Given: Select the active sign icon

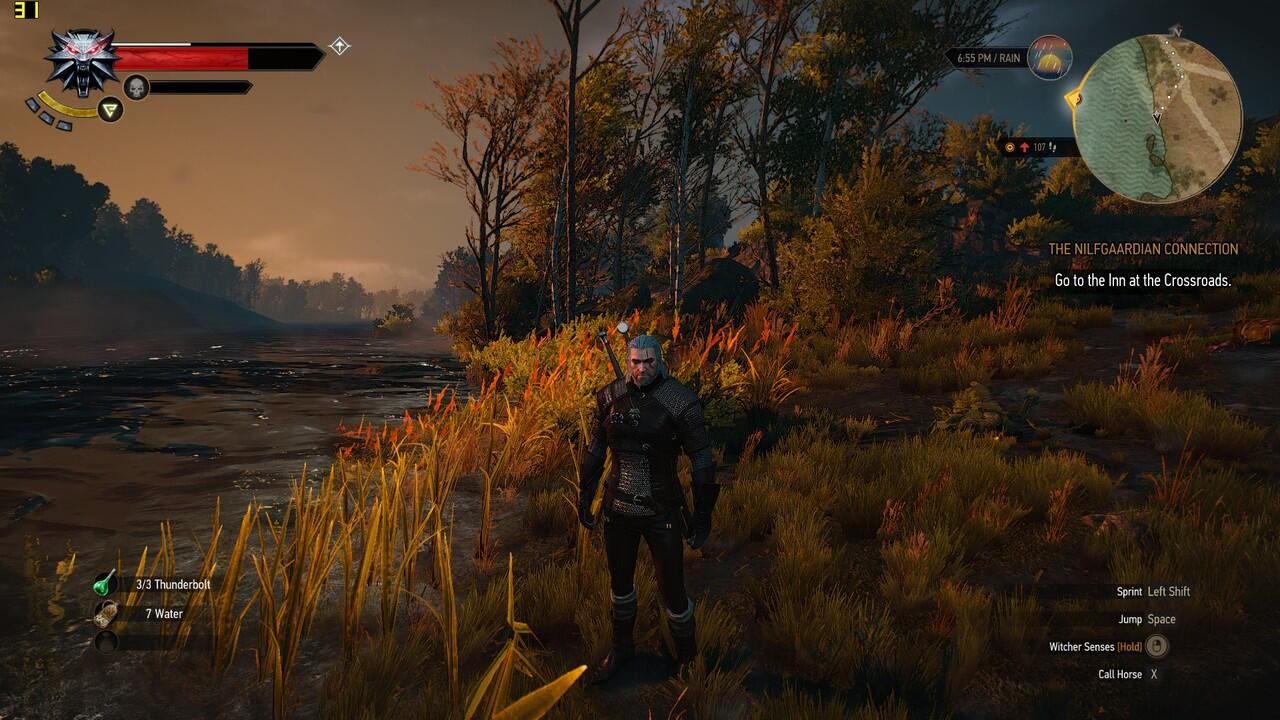Looking at the screenshot, I should (110, 110).
